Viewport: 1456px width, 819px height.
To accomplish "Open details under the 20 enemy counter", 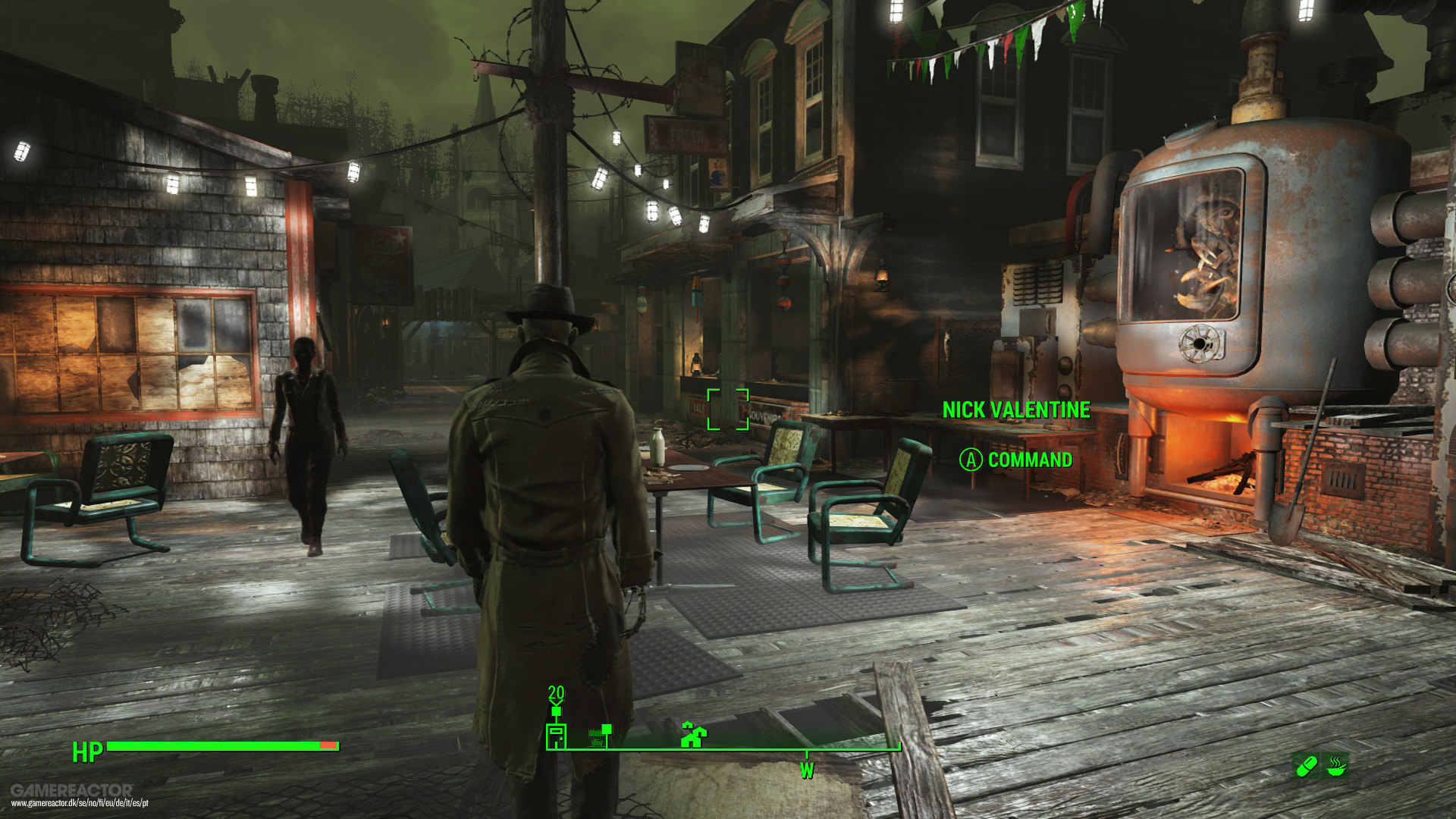I will pos(556,692).
